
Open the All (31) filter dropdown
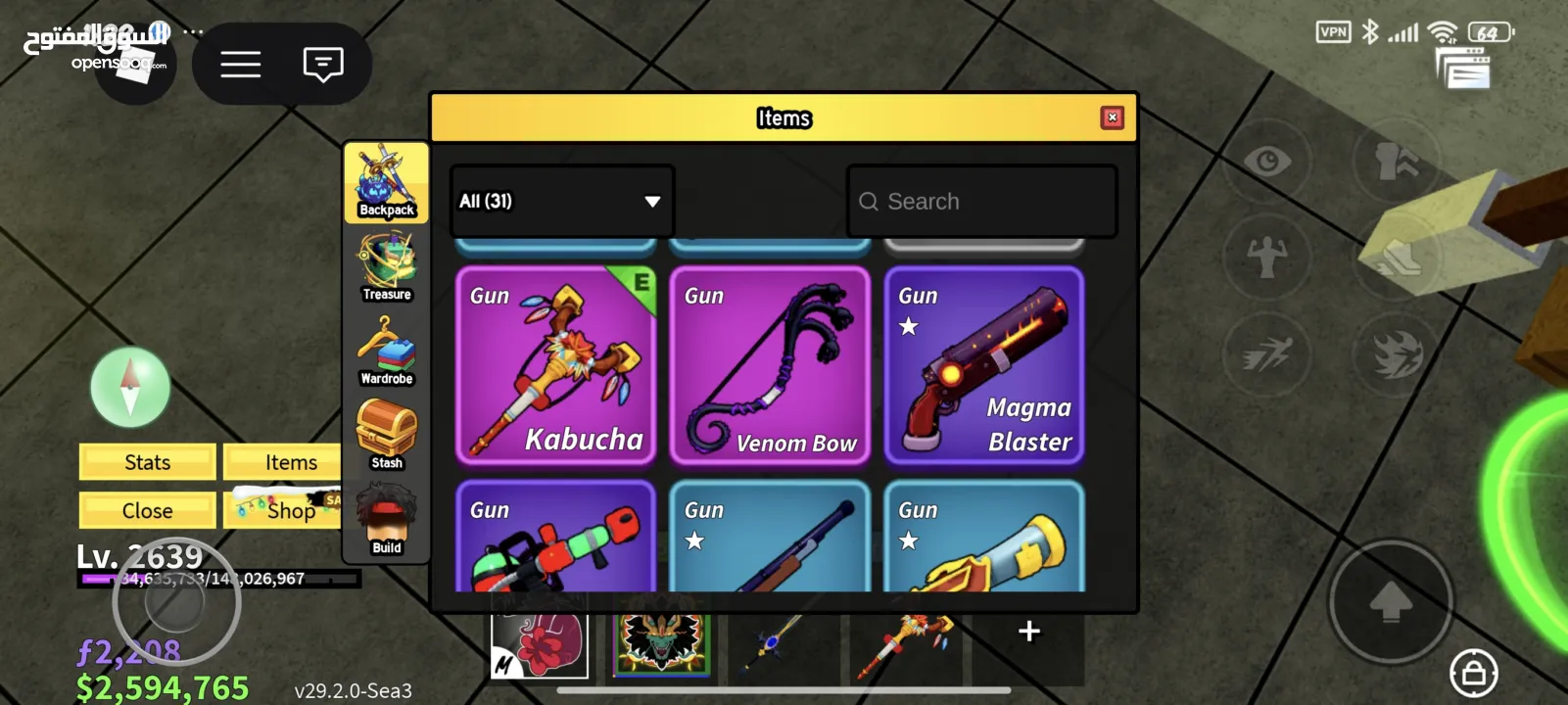(561, 201)
